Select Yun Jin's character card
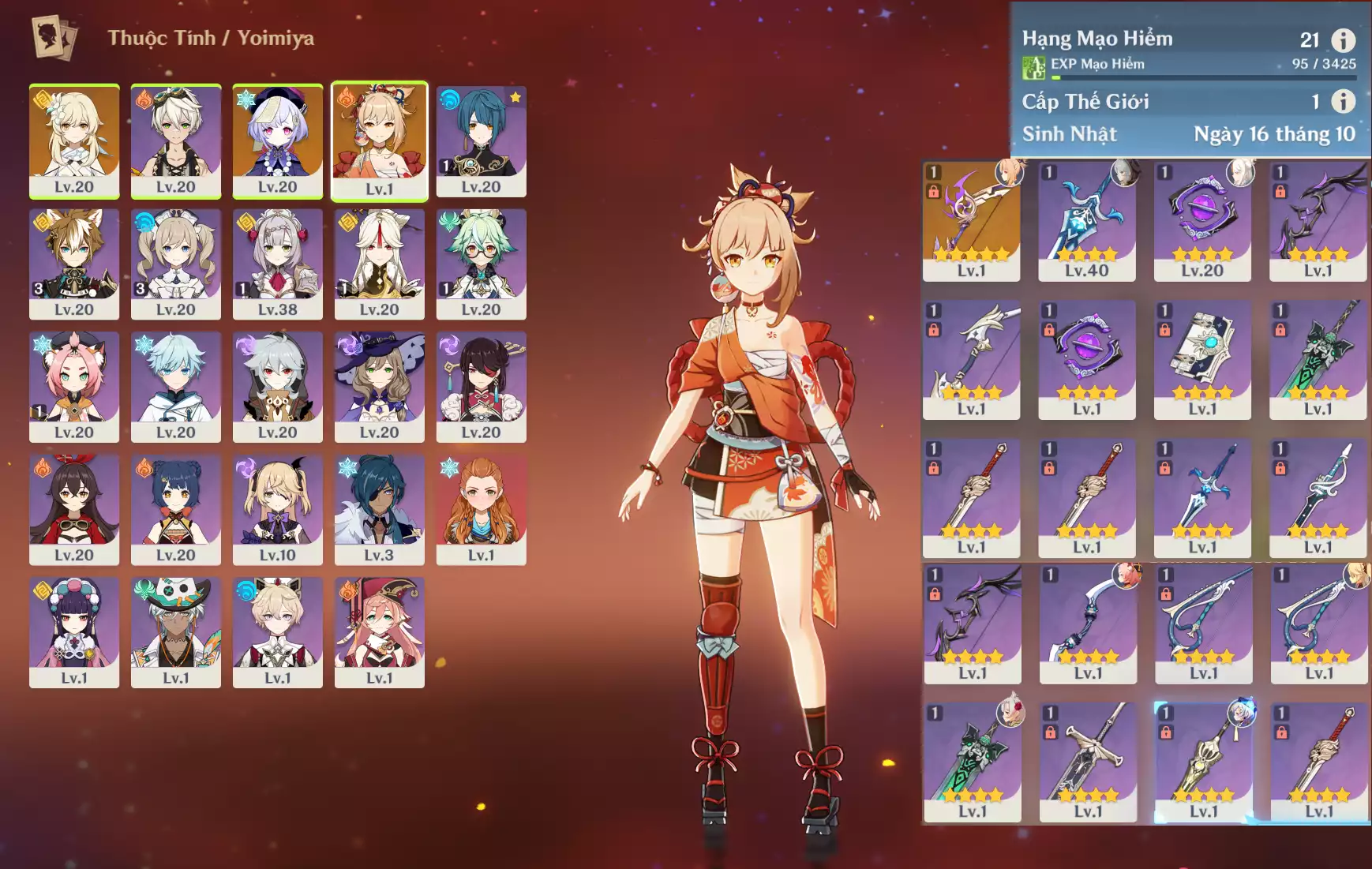Image resolution: width=1372 pixels, height=869 pixels. pos(74,631)
